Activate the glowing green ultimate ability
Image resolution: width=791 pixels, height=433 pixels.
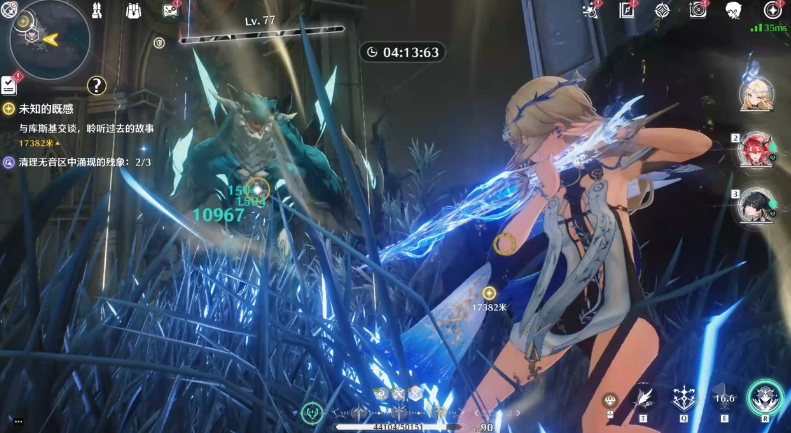tap(765, 398)
